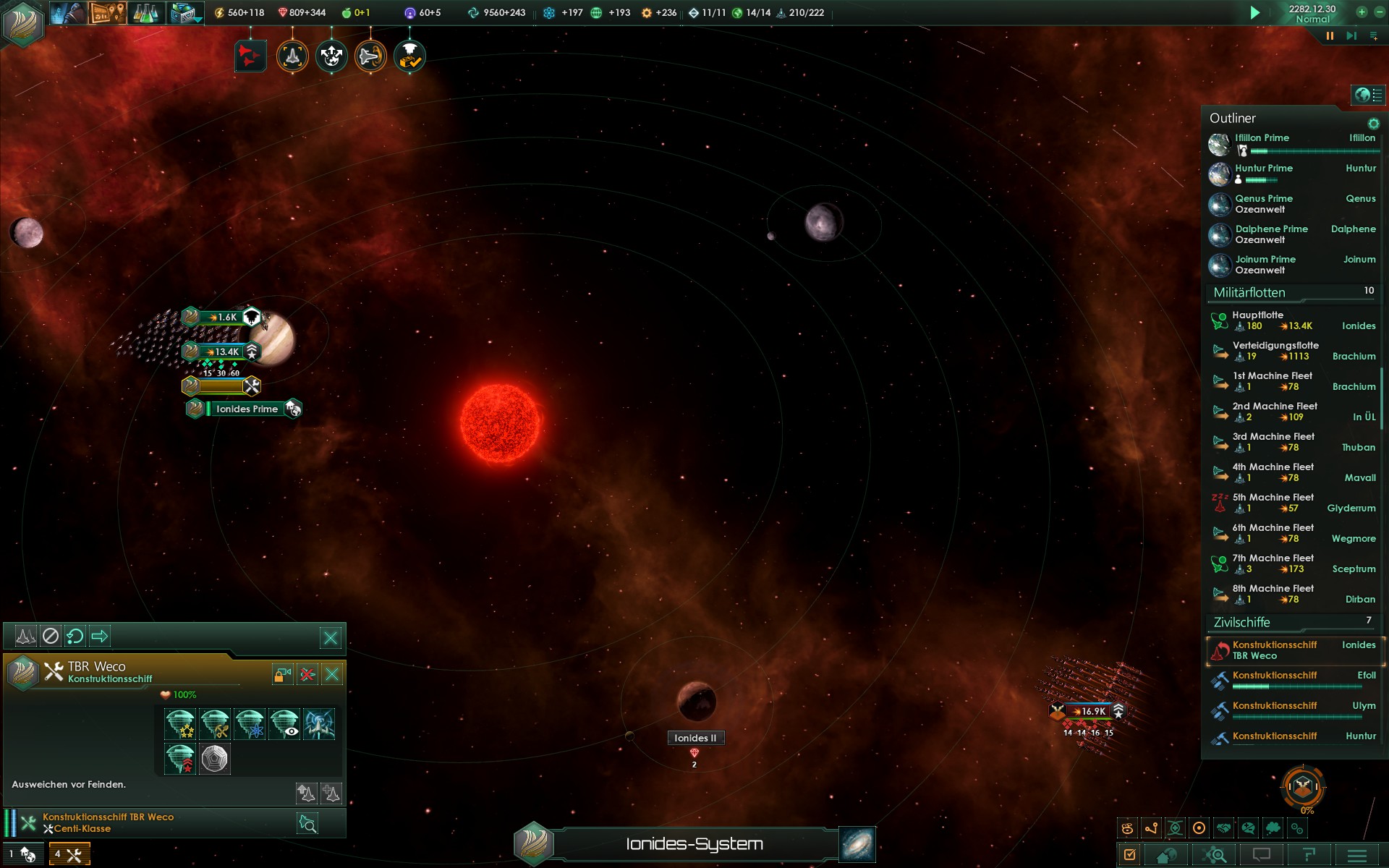This screenshot has height=868, width=1389.
Task: Disband the construction ship
Action: [x=307, y=675]
